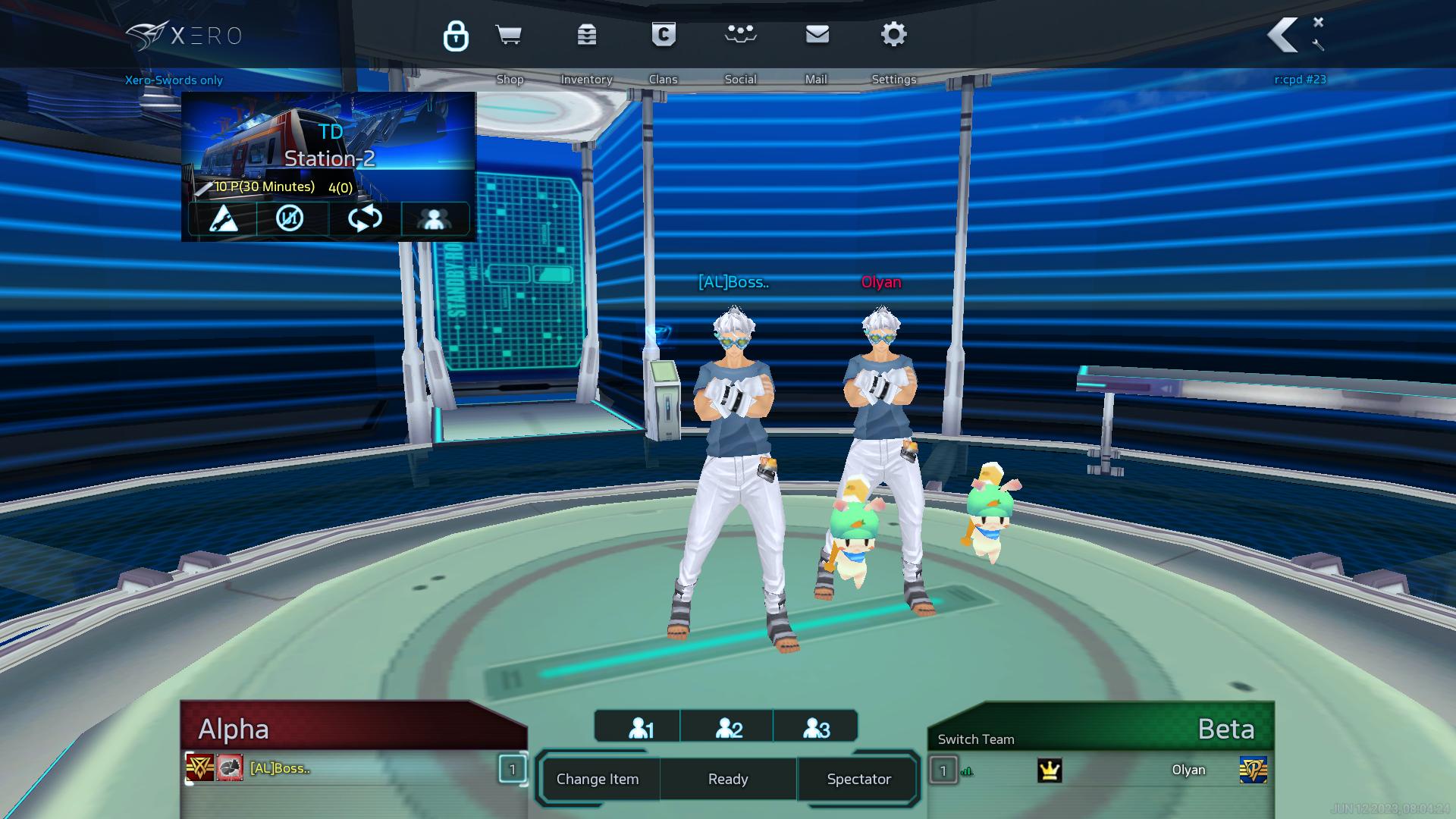Switch to Spectator mode
Screen dimensions: 1456x819
pyautogui.click(x=858, y=779)
